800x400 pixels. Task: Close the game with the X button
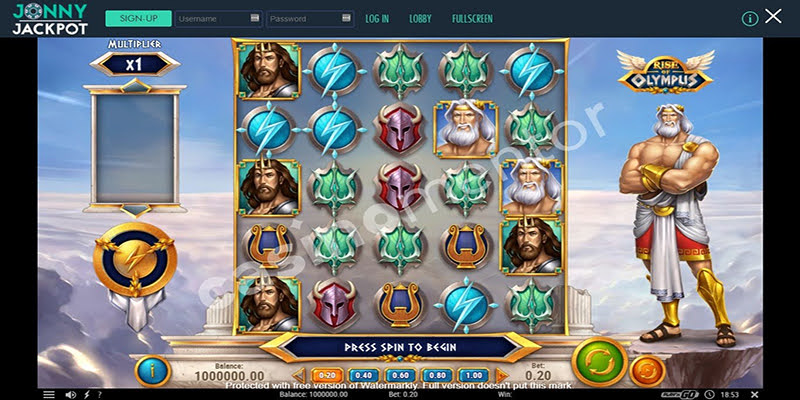coord(774,17)
